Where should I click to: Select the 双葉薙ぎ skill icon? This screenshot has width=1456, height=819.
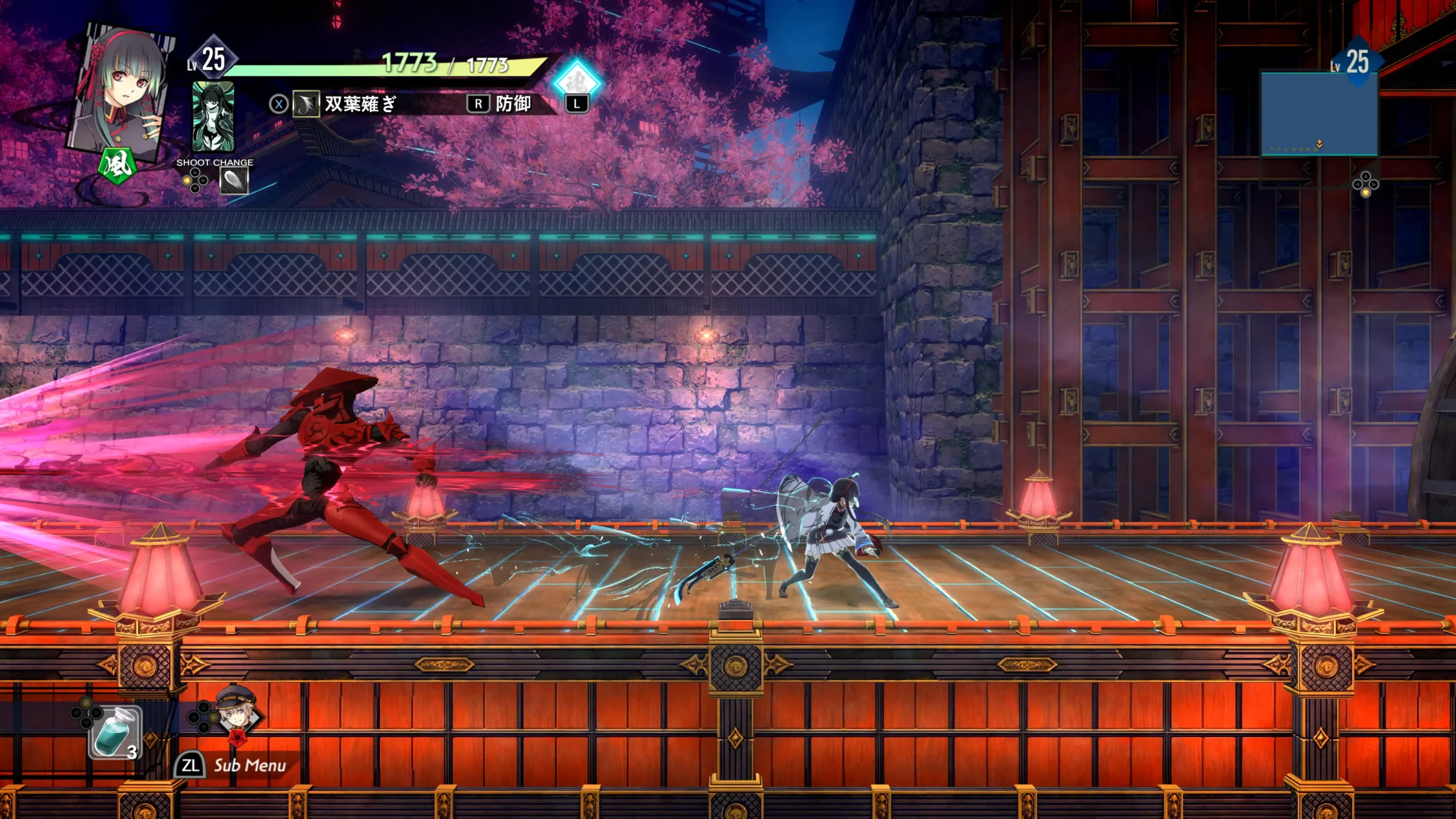(x=306, y=104)
